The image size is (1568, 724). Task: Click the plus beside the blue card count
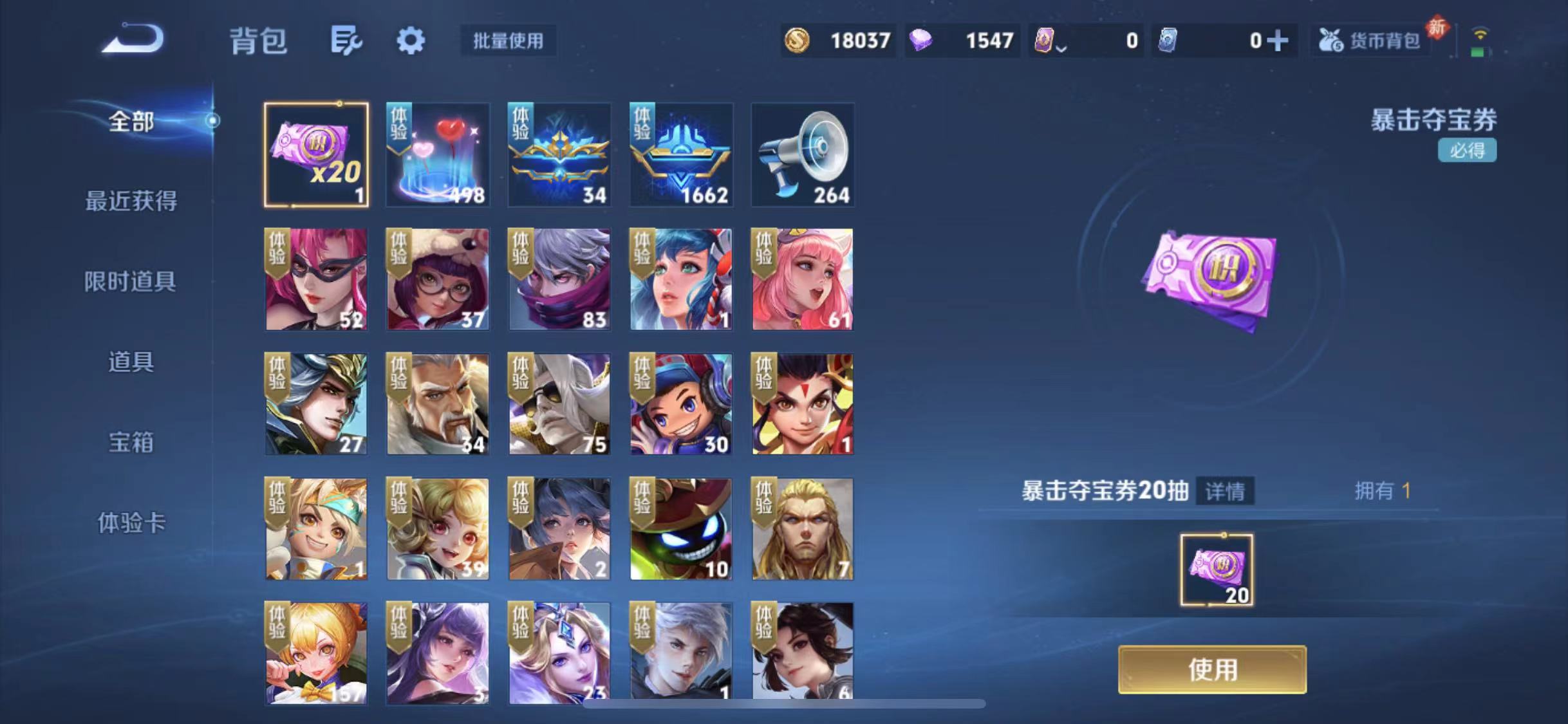pyautogui.click(x=1280, y=40)
